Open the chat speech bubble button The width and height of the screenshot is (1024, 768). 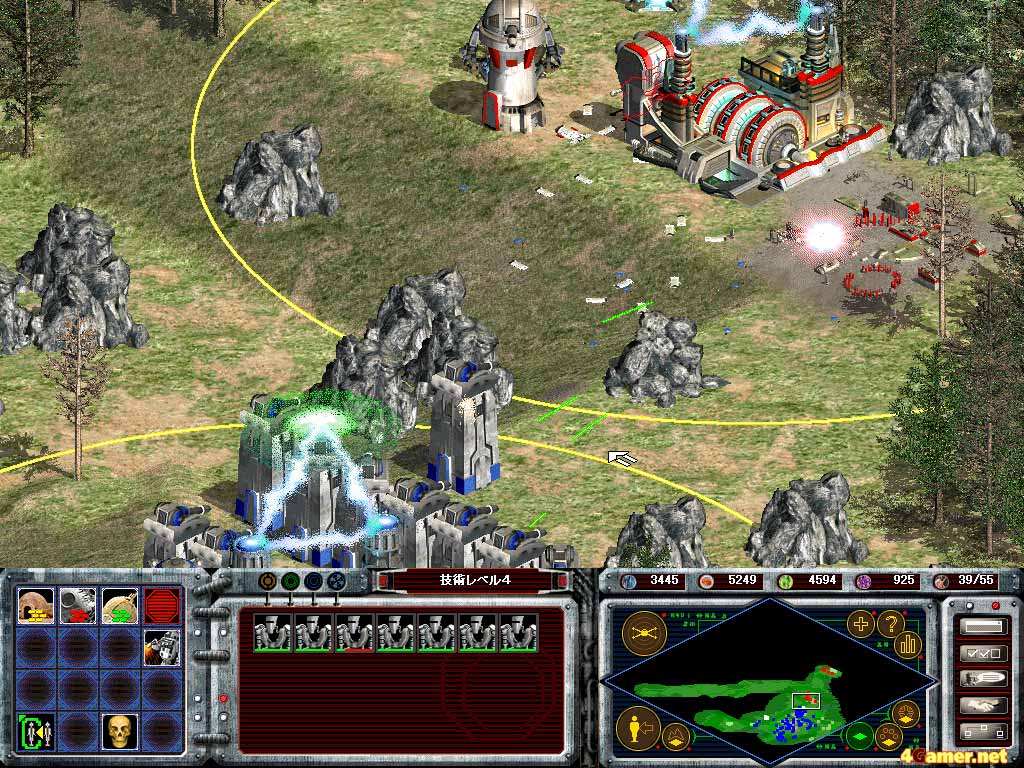982,679
